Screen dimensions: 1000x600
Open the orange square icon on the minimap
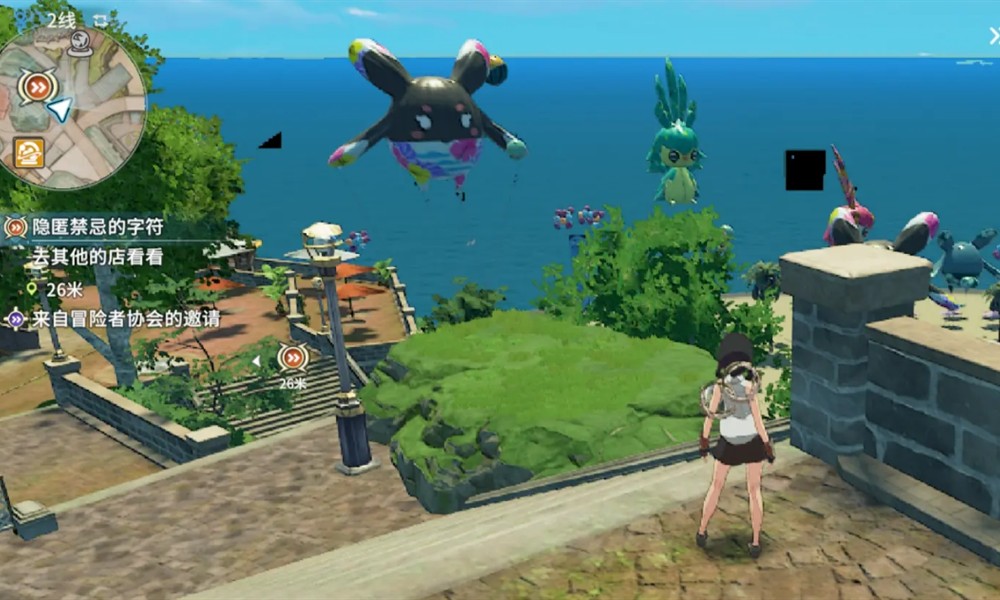(29, 152)
